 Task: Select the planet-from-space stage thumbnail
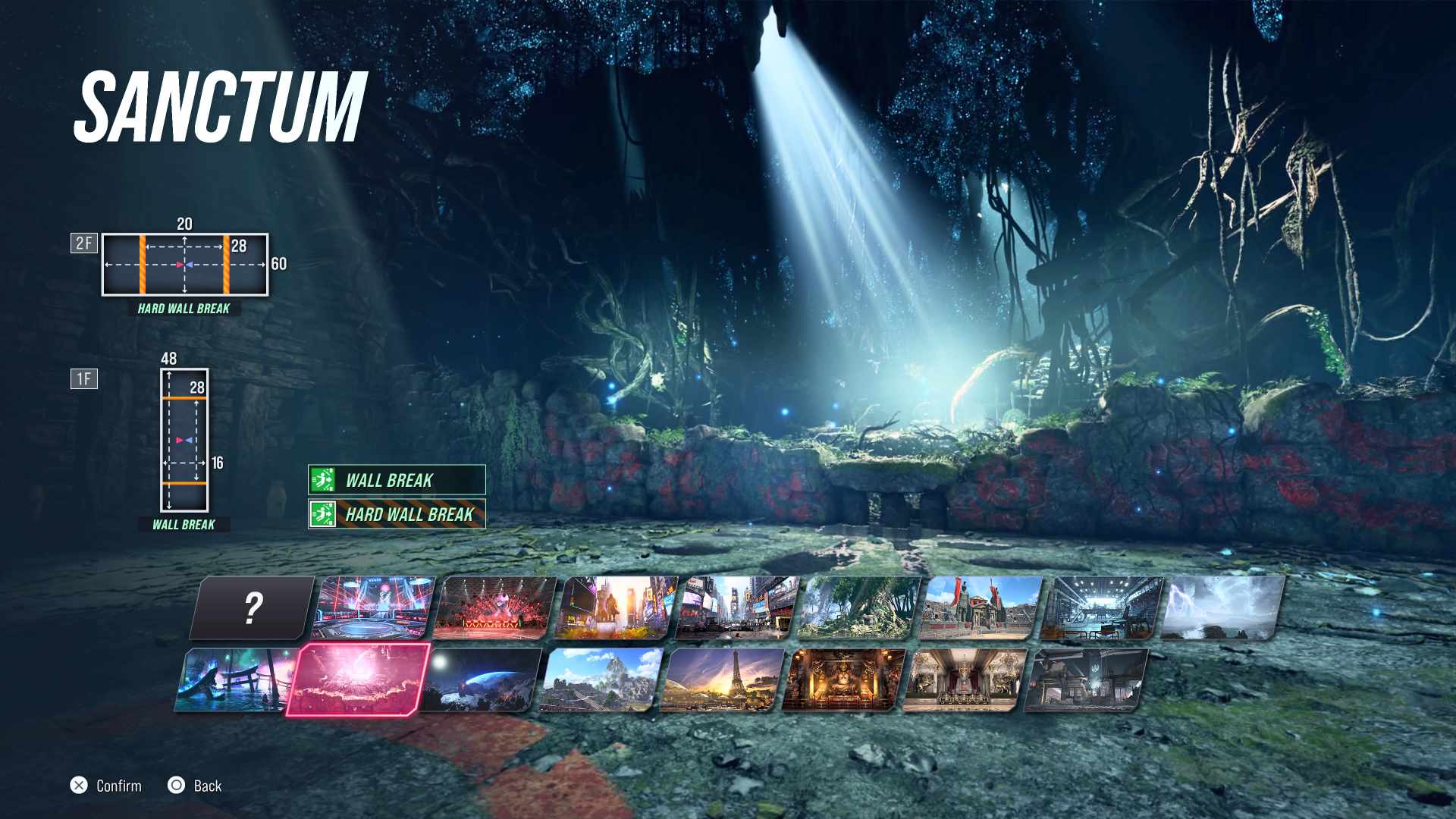click(x=481, y=680)
